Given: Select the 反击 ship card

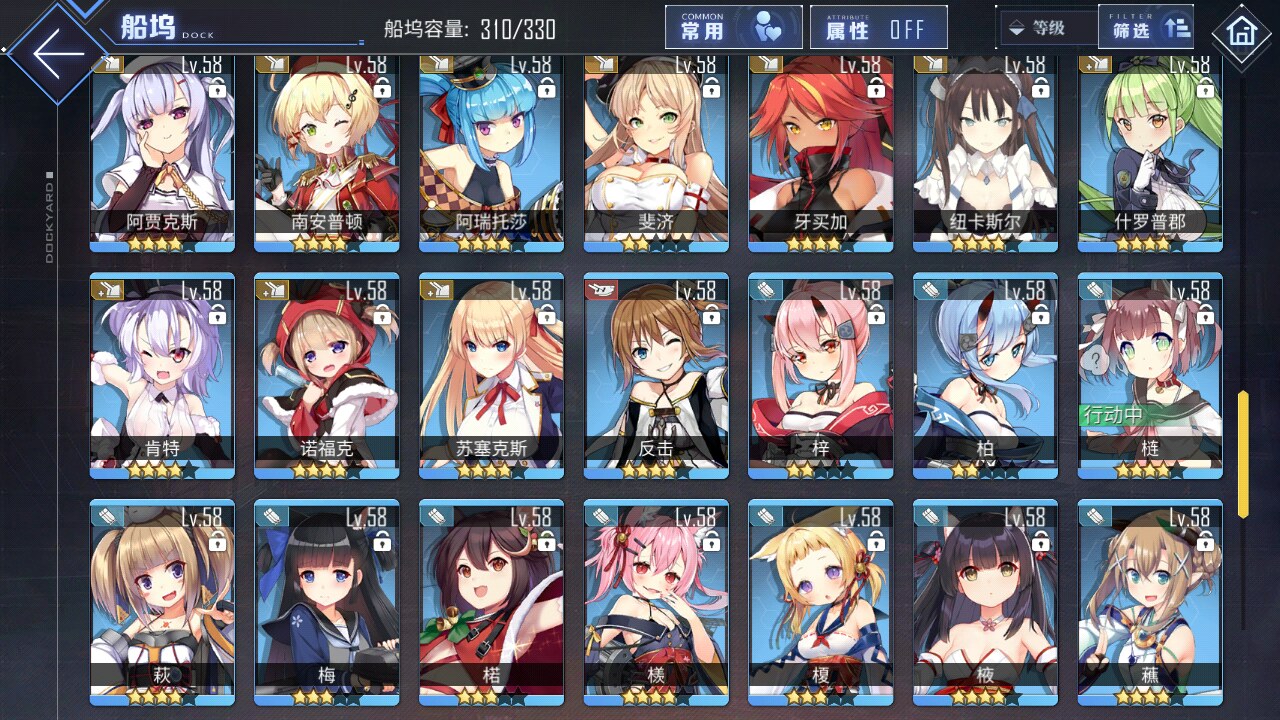Looking at the screenshot, I should pyautogui.click(x=656, y=375).
